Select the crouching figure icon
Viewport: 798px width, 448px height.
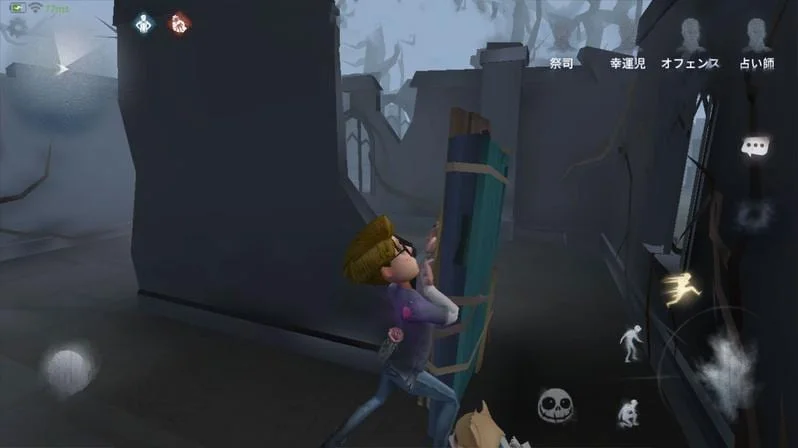[629, 413]
